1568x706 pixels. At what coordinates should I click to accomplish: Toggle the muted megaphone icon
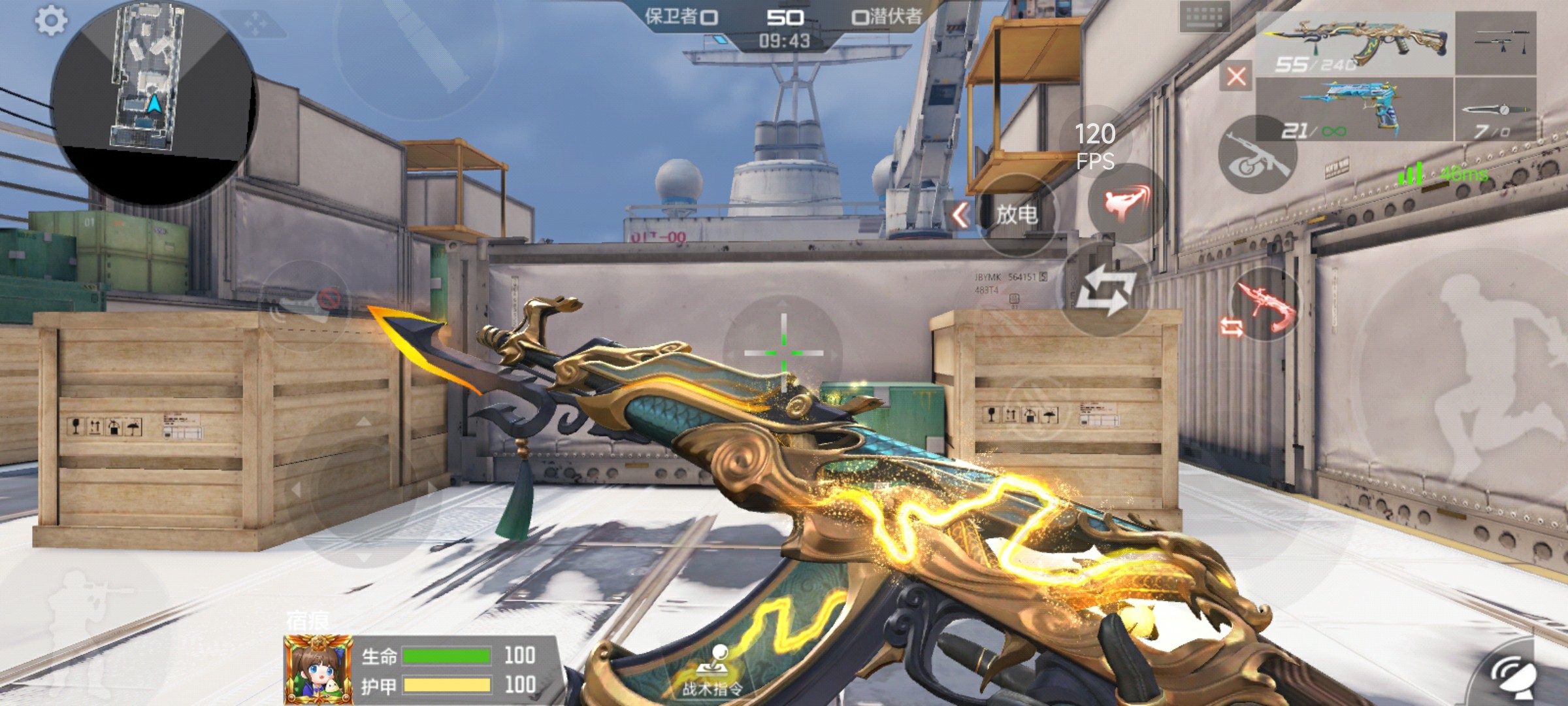(x=308, y=305)
